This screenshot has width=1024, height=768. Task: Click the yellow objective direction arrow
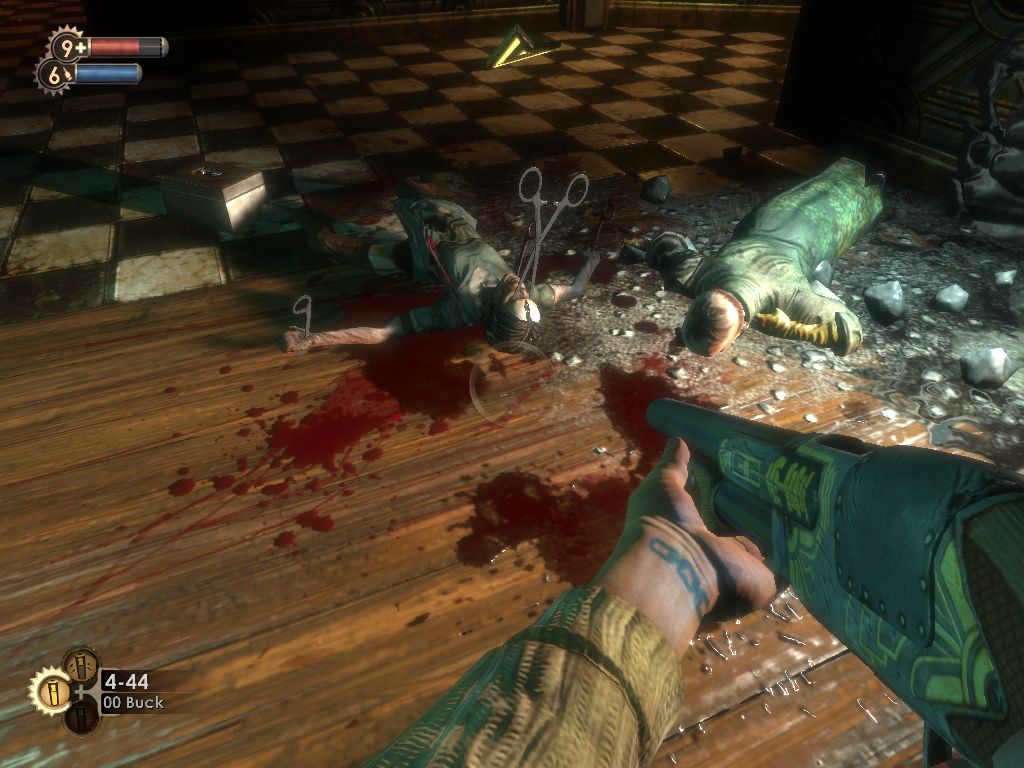[521, 48]
